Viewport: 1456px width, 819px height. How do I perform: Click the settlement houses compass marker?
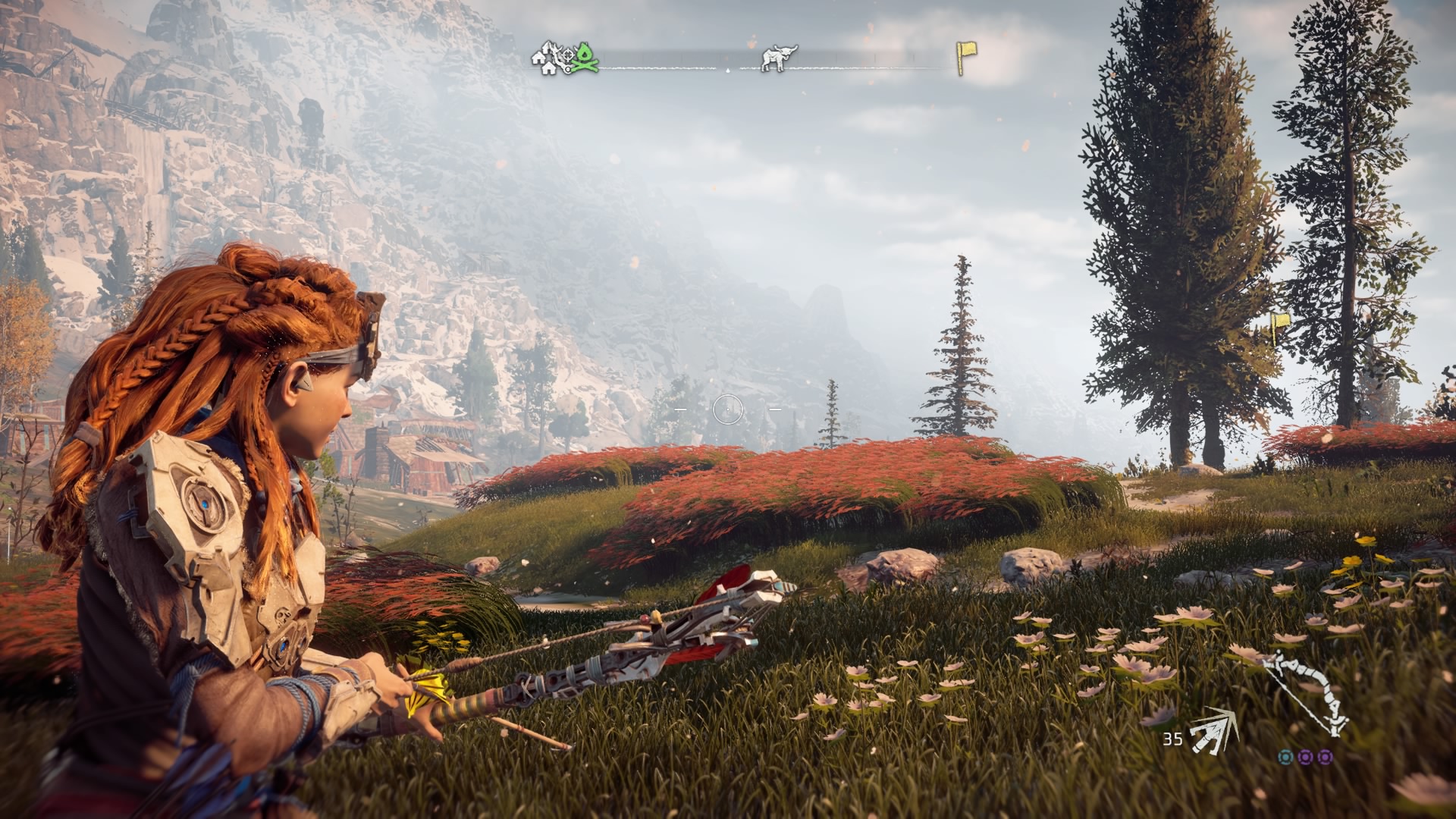pyautogui.click(x=544, y=60)
